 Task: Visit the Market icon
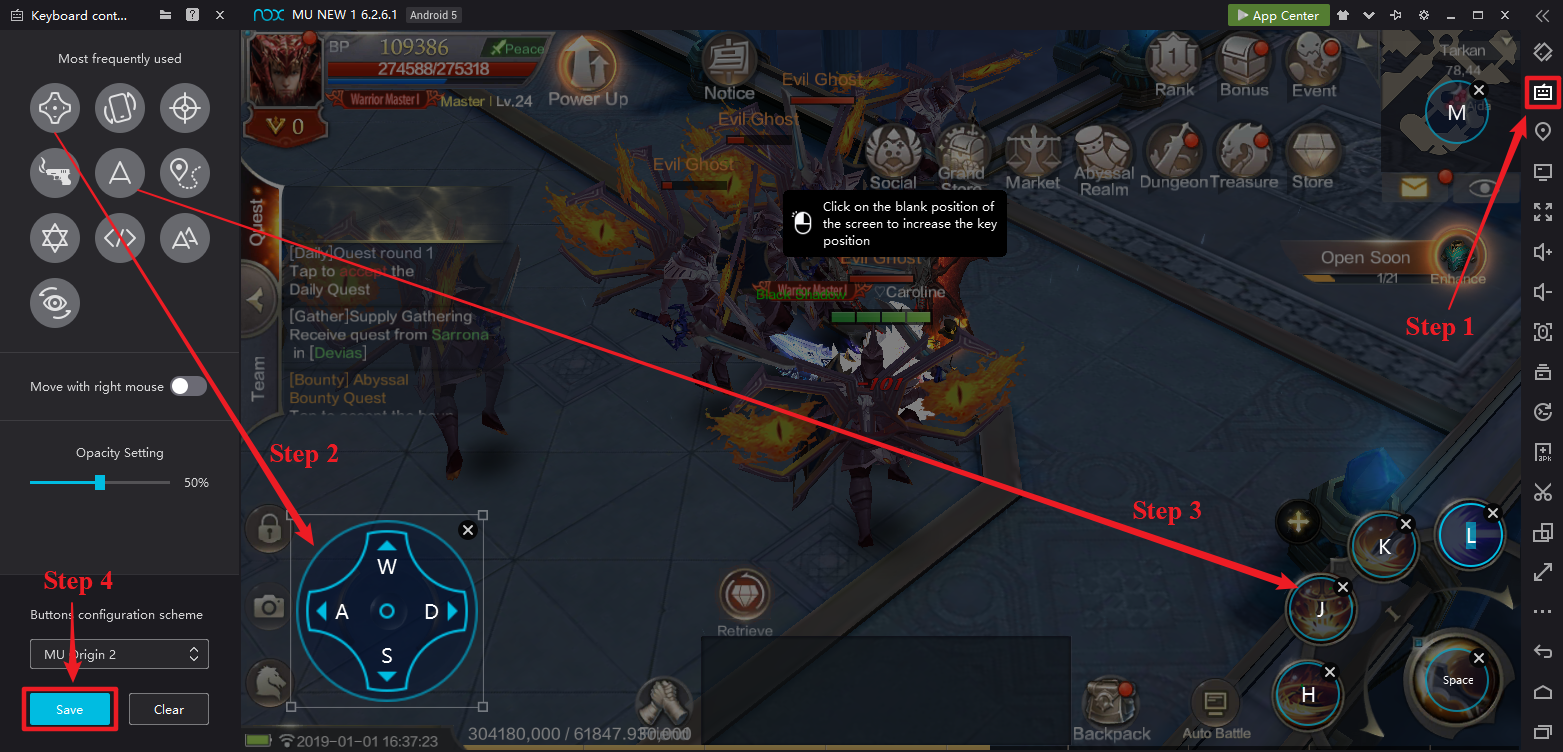coord(1033,157)
